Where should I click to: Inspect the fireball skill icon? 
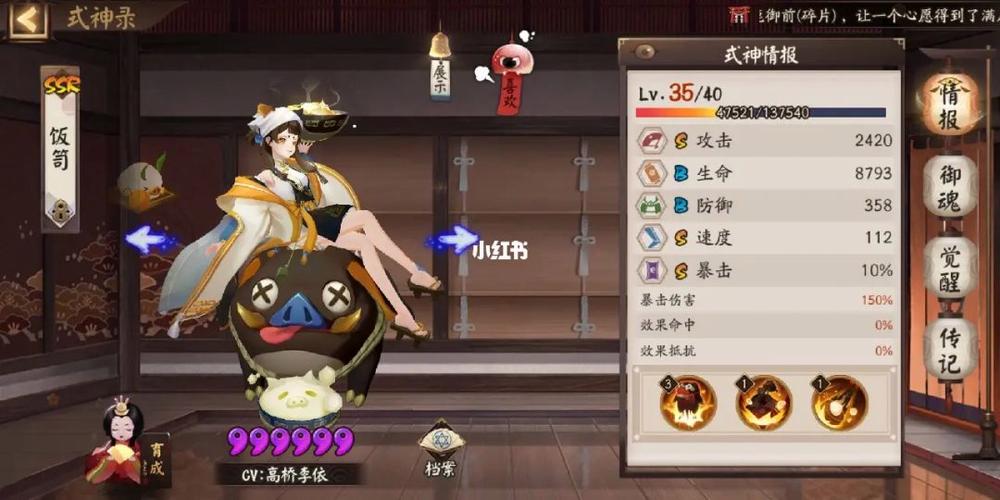(838, 403)
